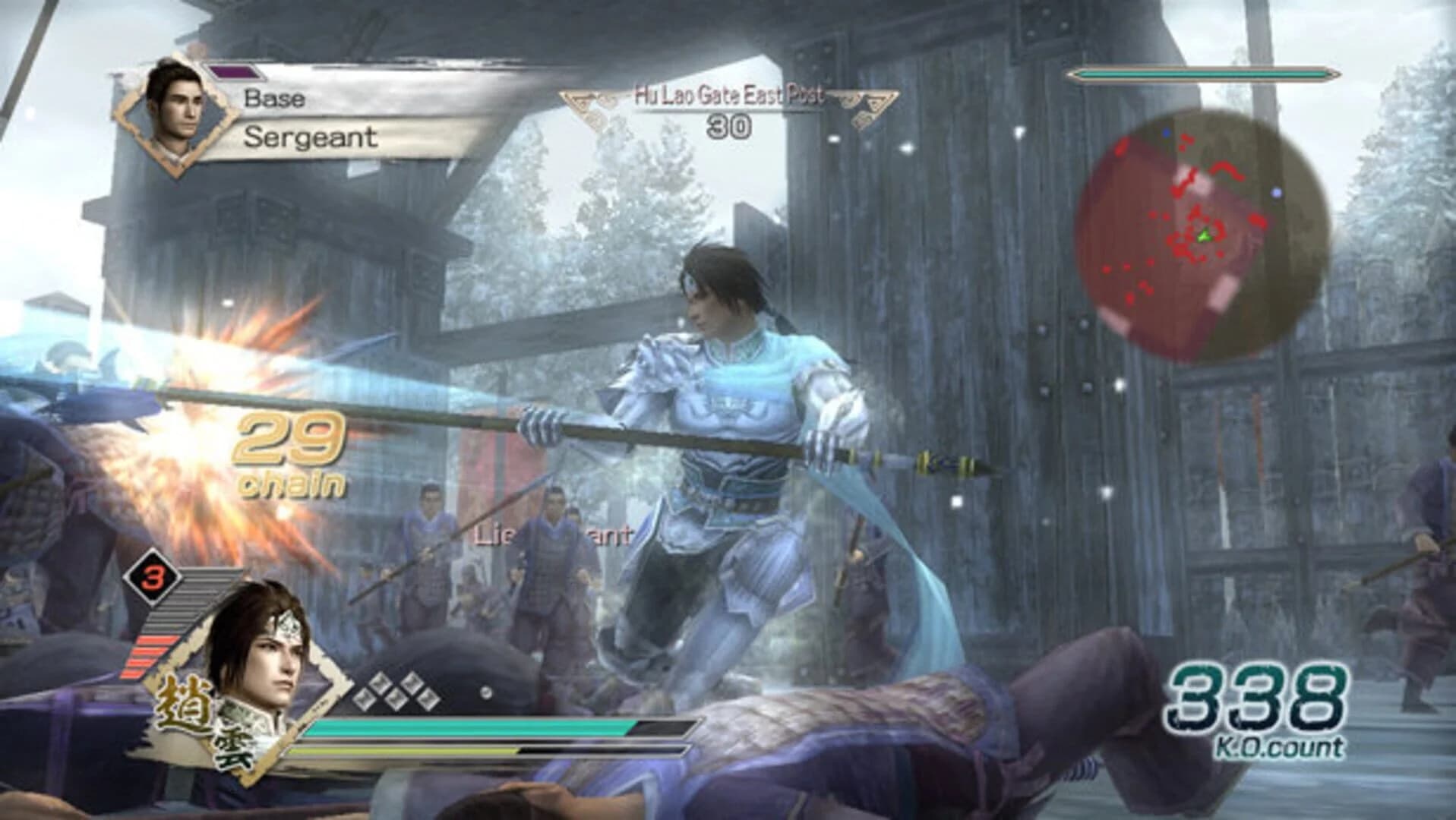This screenshot has width=1456, height=820.
Task: Click the troop count 30 under the post name
Action: pos(731,125)
